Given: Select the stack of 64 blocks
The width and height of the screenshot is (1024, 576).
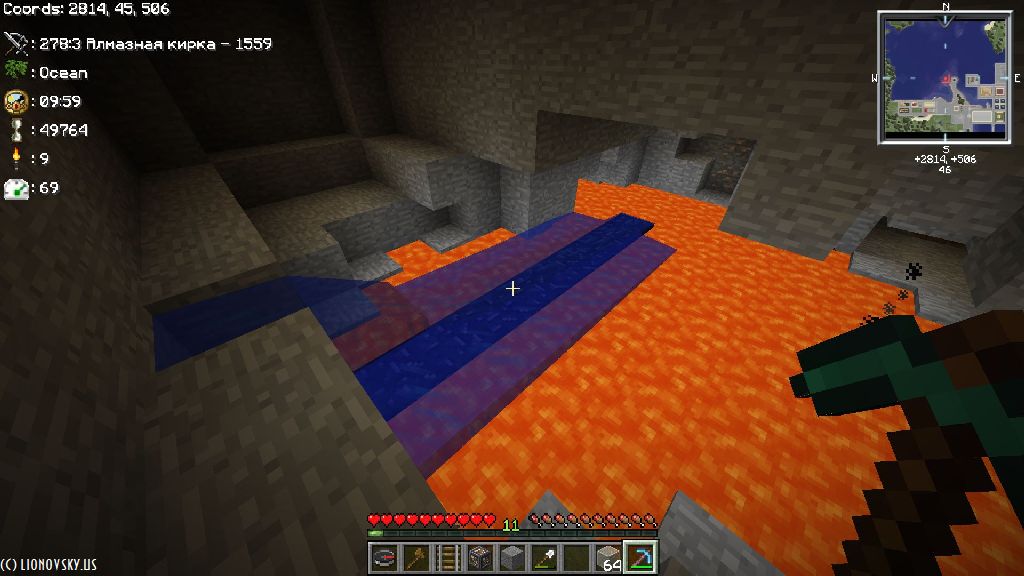Looking at the screenshot, I should click(x=609, y=557).
